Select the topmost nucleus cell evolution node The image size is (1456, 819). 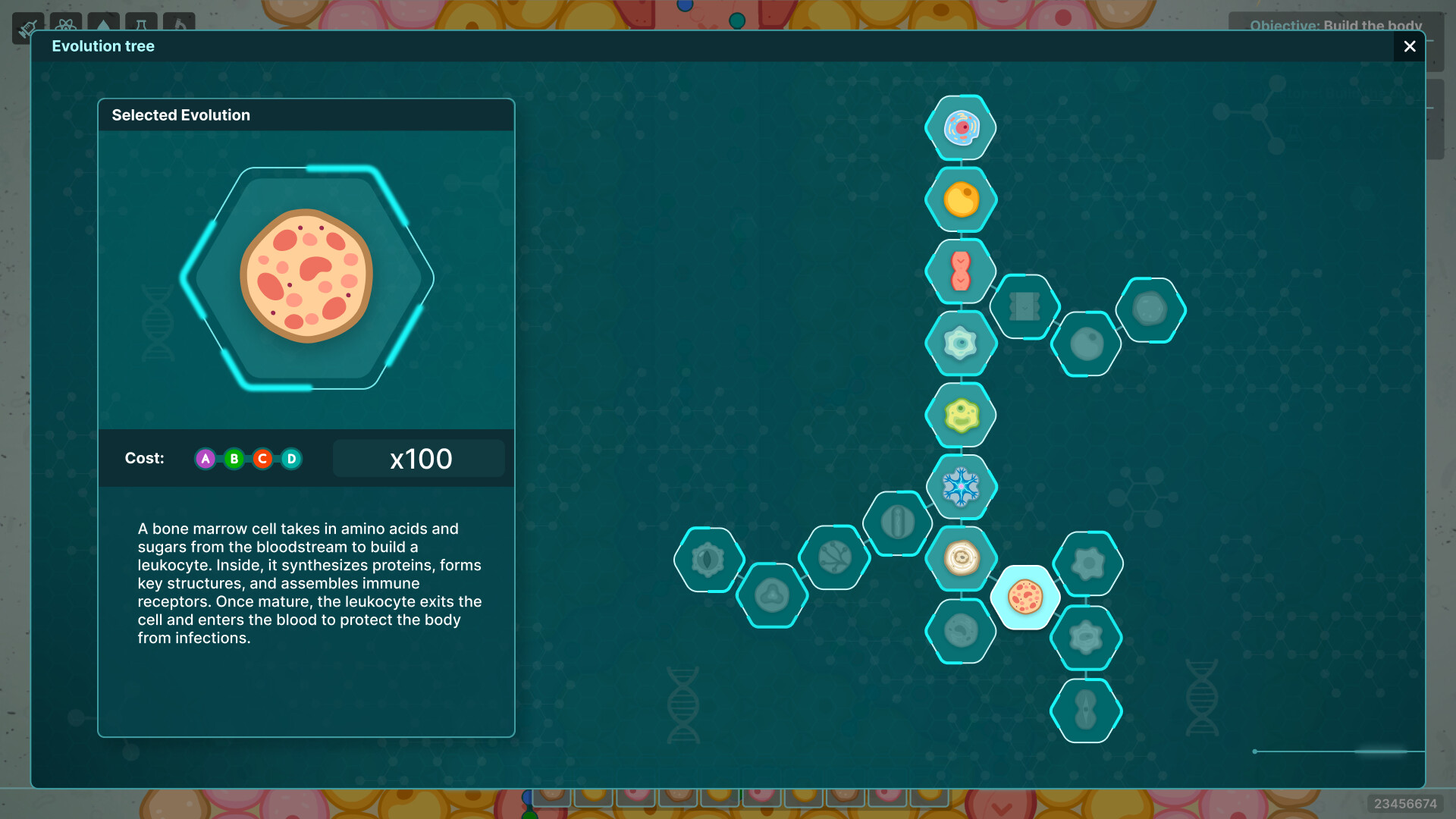coord(960,127)
